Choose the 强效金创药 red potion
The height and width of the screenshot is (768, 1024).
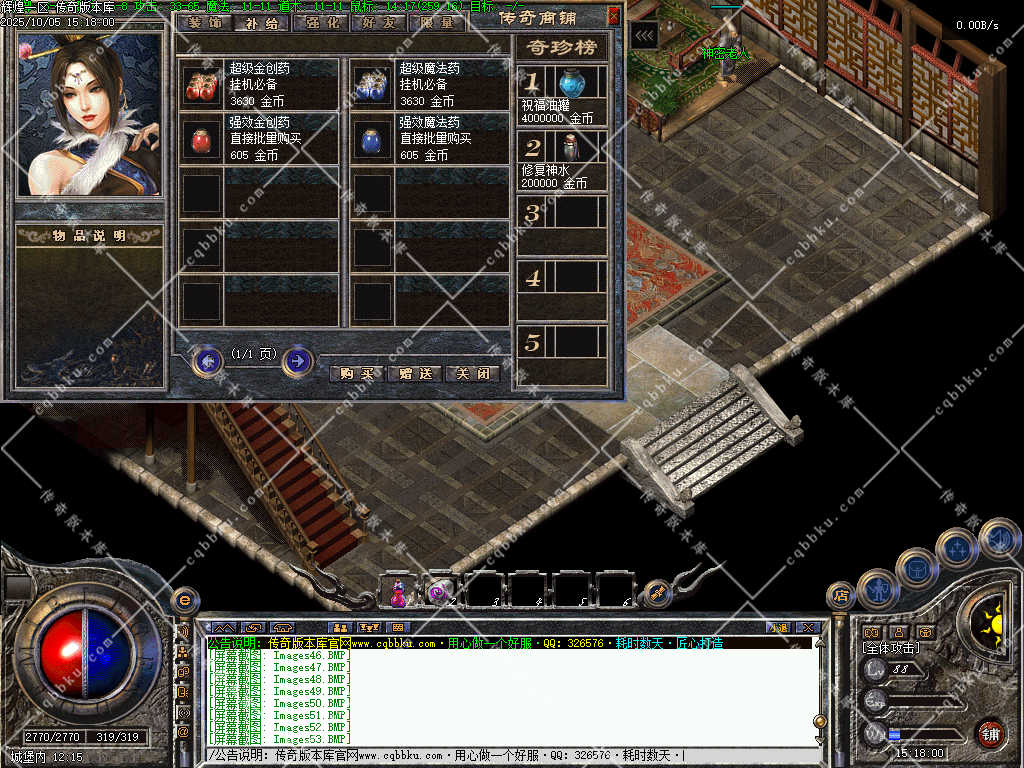[204, 139]
